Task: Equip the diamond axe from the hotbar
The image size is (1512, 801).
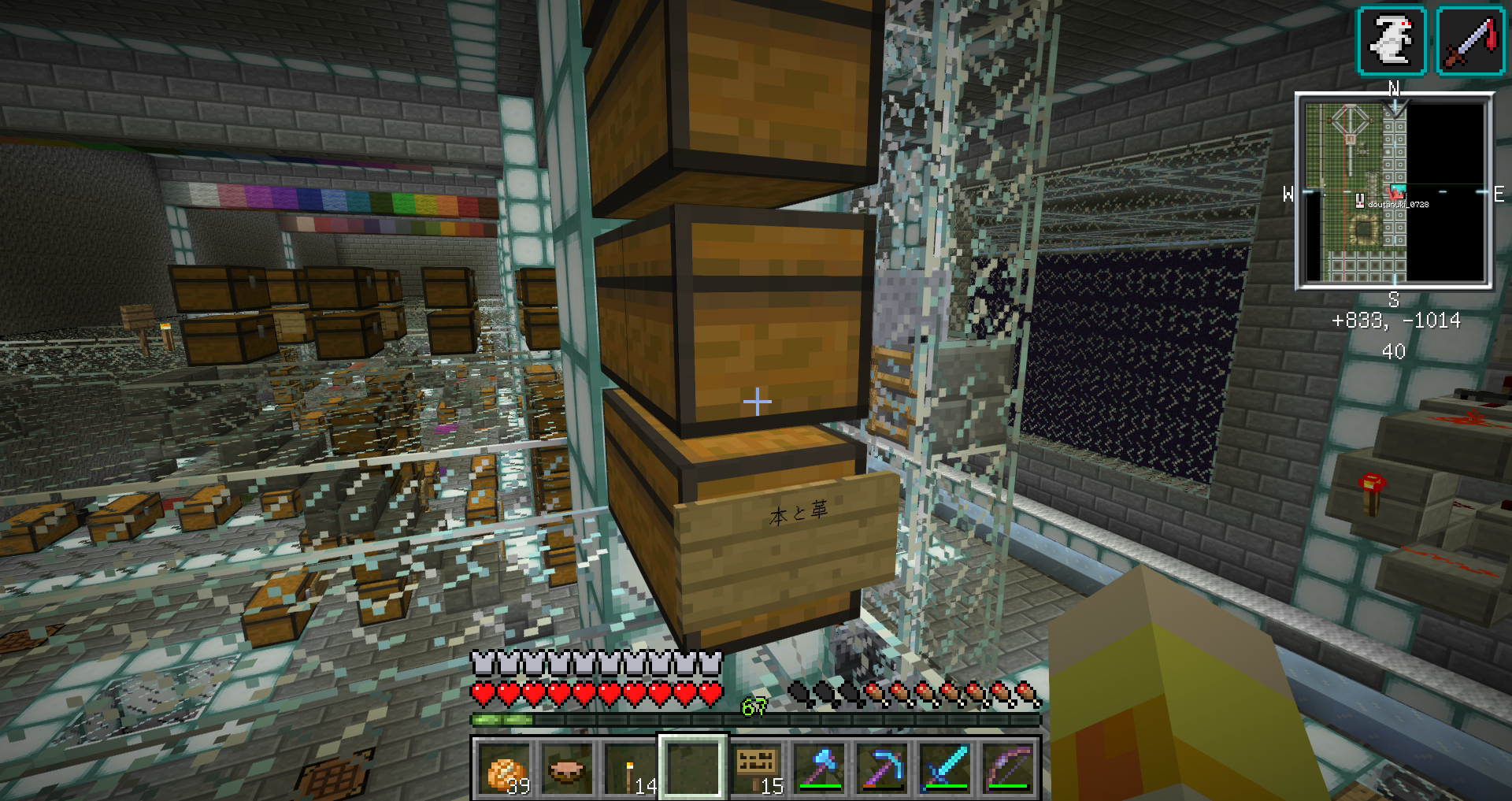Action: tap(820, 768)
